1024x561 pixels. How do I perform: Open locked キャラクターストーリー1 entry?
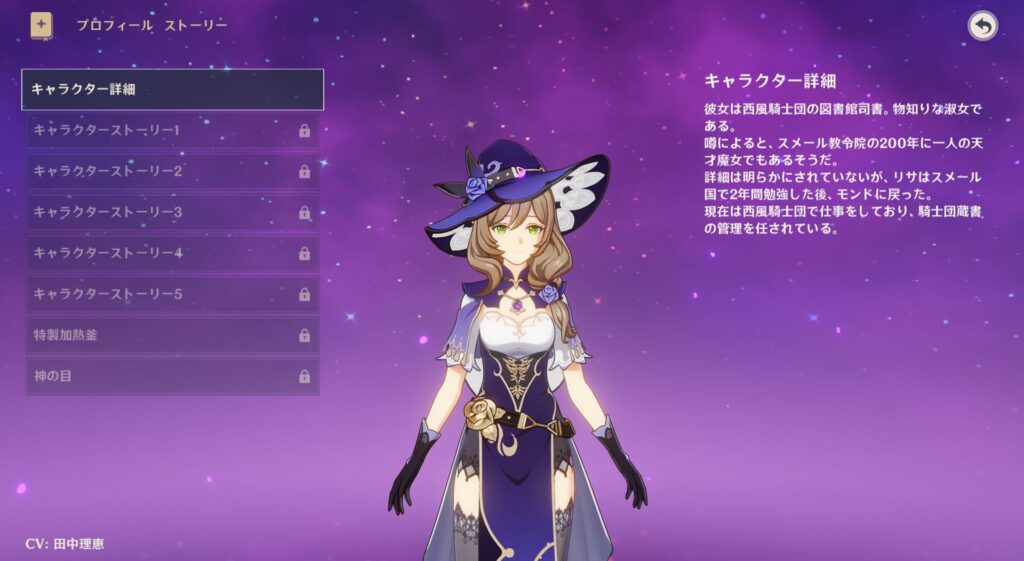point(172,130)
